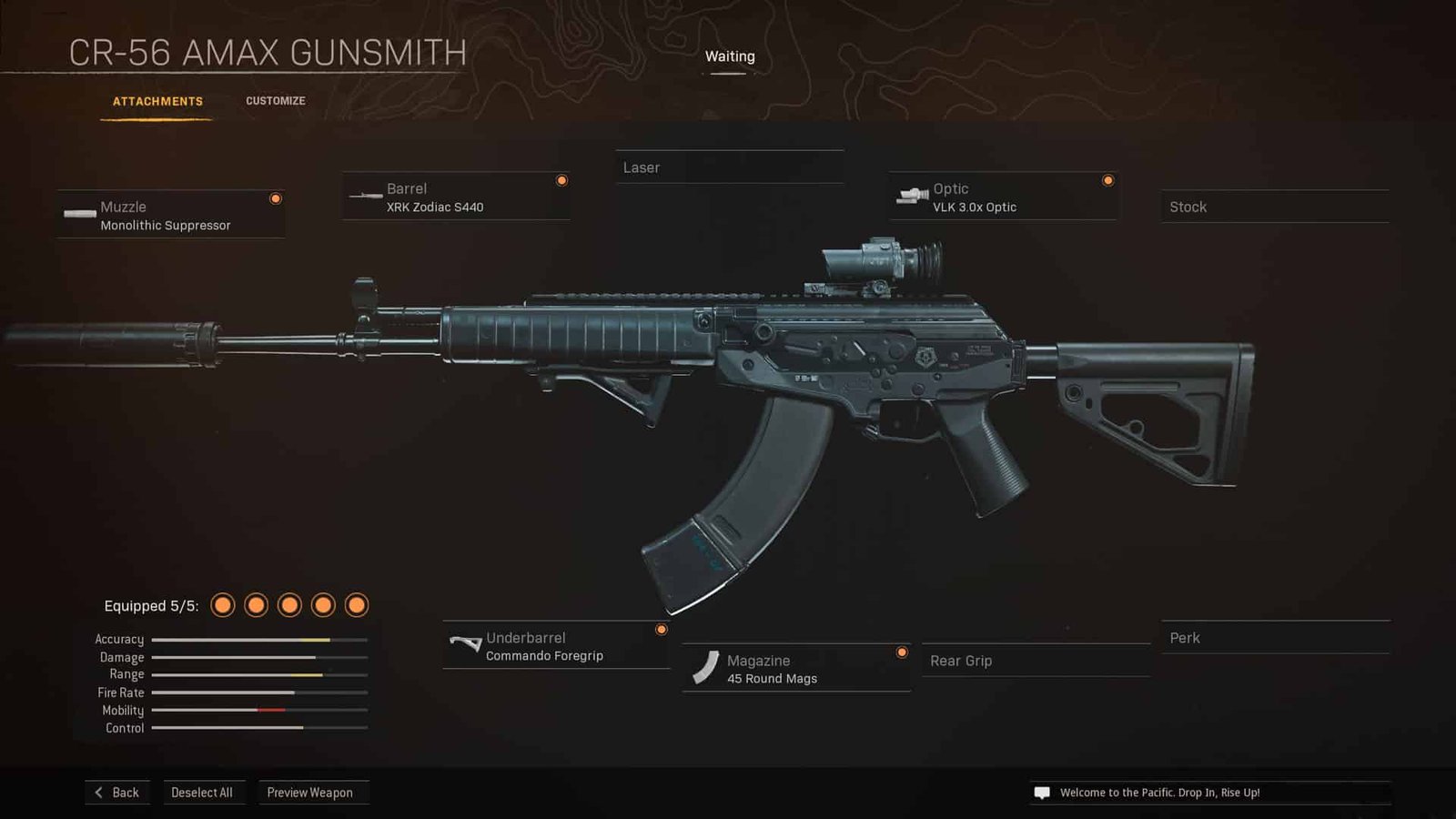Image resolution: width=1456 pixels, height=819 pixels.
Task: Open the empty Perk slot
Action: pyautogui.click(x=1274, y=638)
